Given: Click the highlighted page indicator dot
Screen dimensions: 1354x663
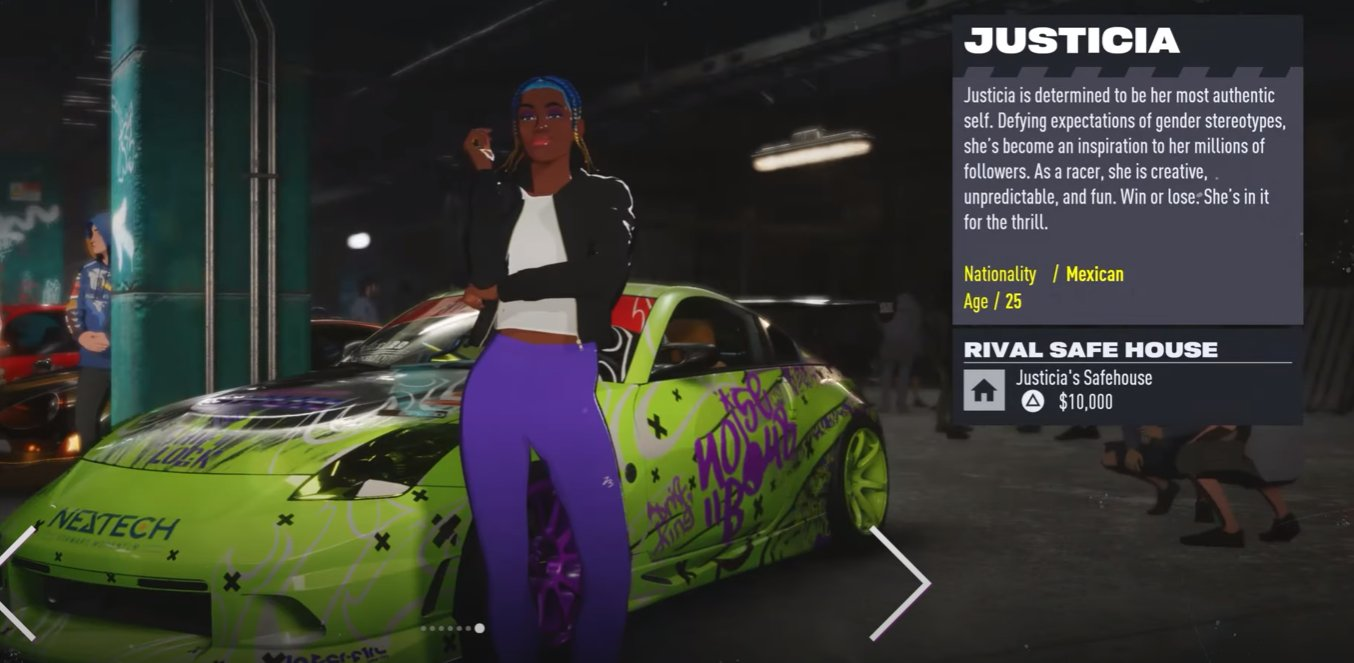Looking at the screenshot, I should 479,628.
